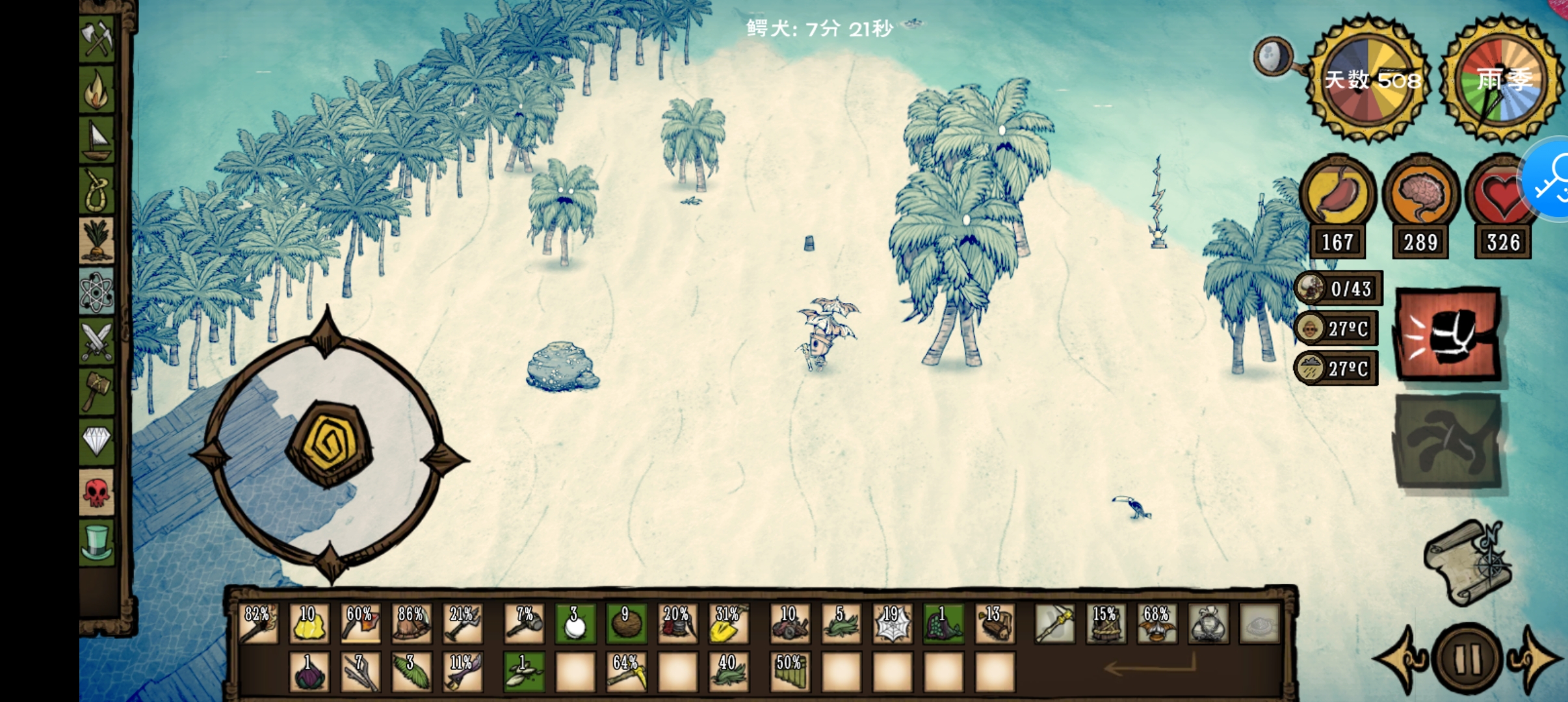1568x702 pixels.
Task: Open the Magic red skull tab
Action: [x=97, y=492]
